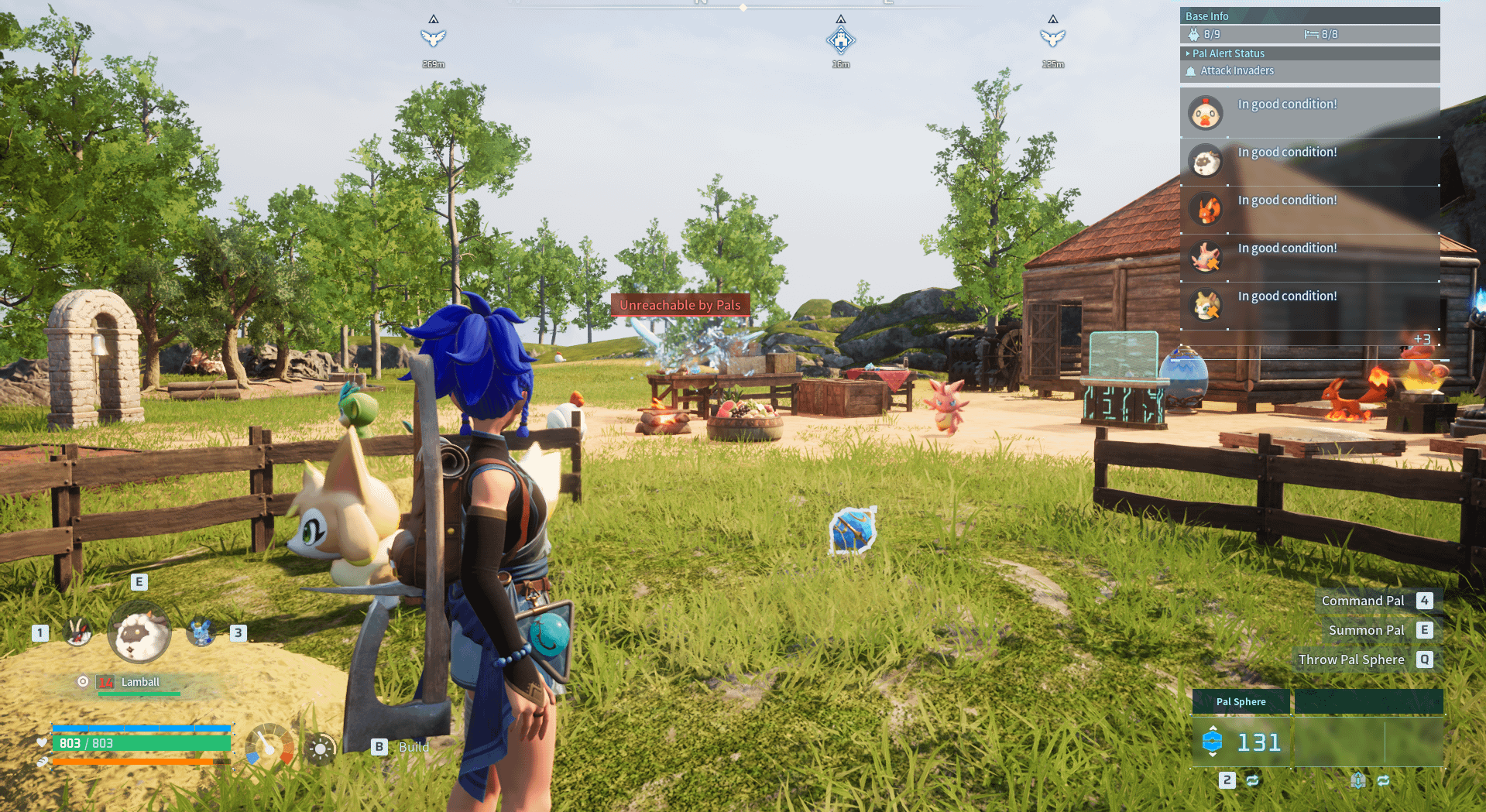Click the sun time-of-day icon

[320, 749]
